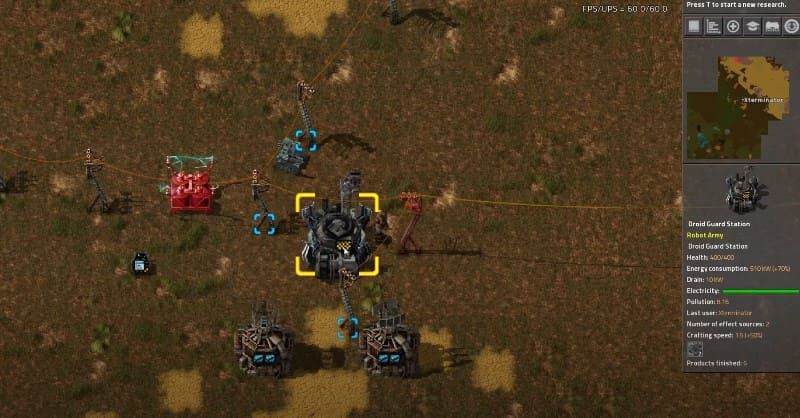Image resolution: width=800 pixels, height=418 pixels.
Task: Click the round icon button after the train
Action: click(x=789, y=27)
